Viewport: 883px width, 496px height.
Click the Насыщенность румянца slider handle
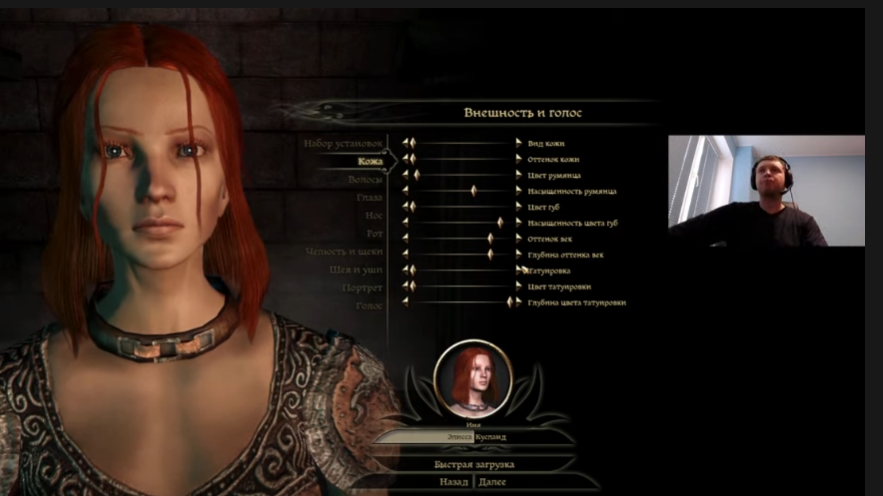(473, 190)
